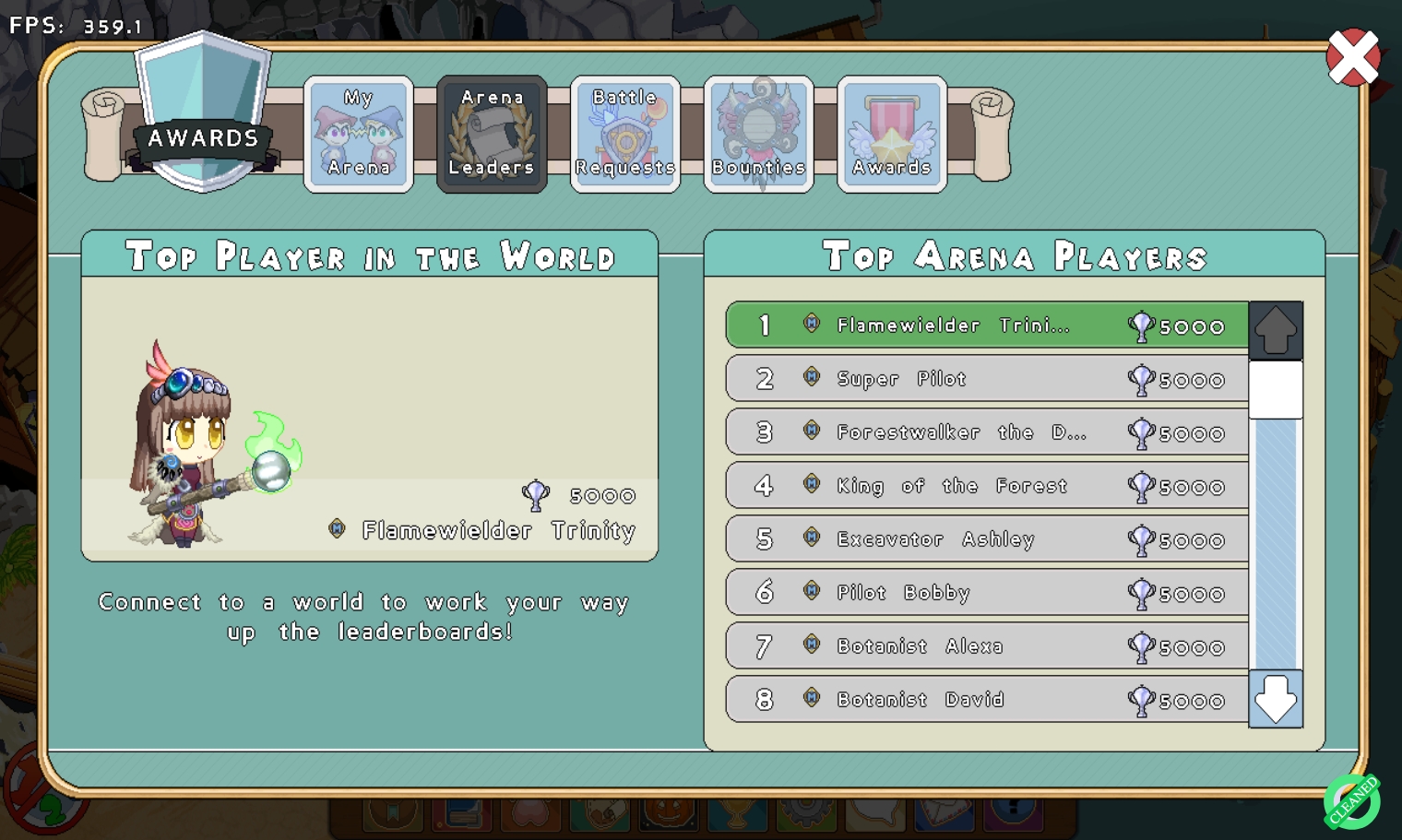The width and height of the screenshot is (1402, 840).
Task: Click the white scrollbar thumb
Action: (x=1276, y=389)
